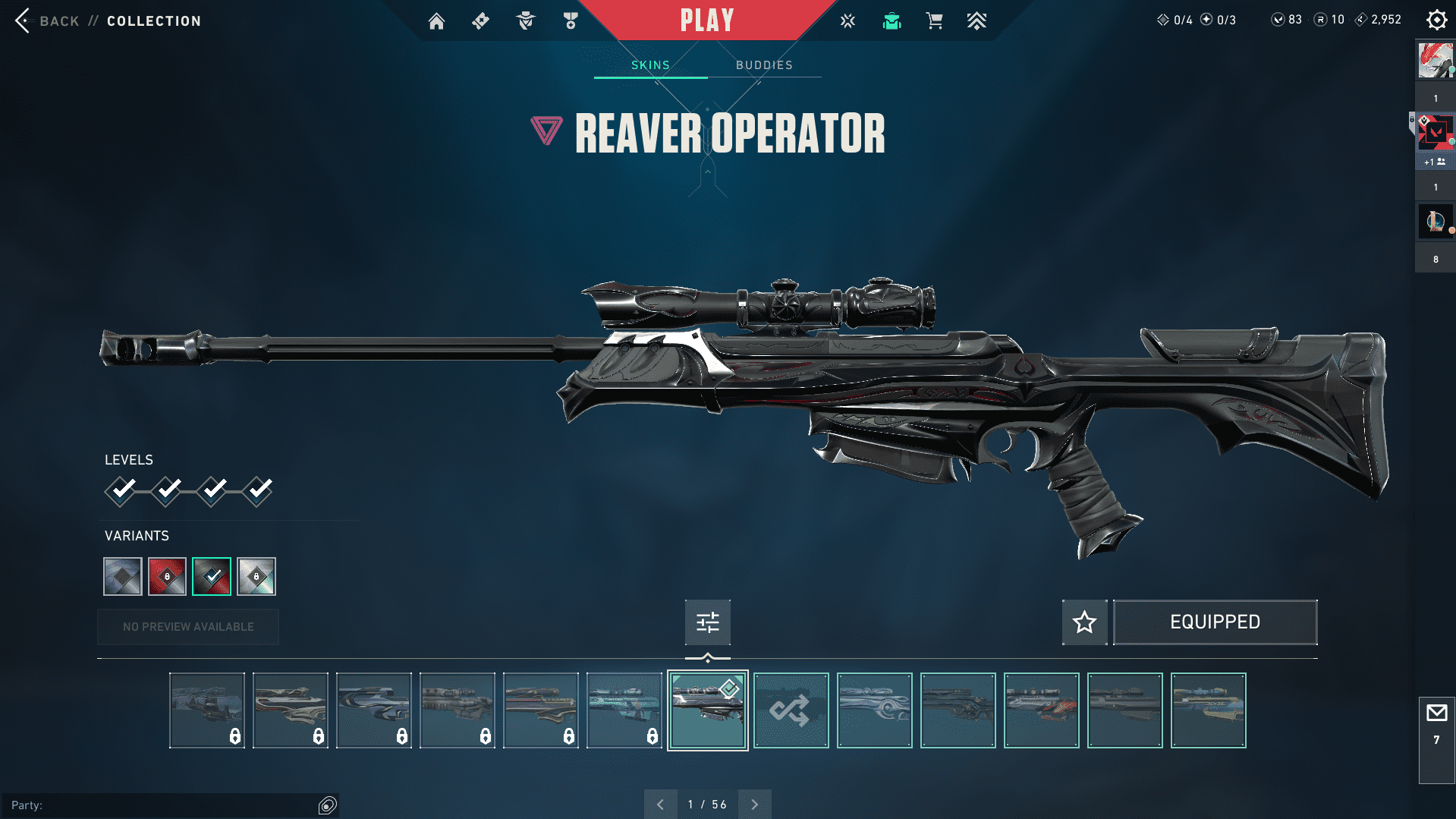Go to the next skins page
The width and height of the screenshot is (1456, 819).
click(x=754, y=805)
